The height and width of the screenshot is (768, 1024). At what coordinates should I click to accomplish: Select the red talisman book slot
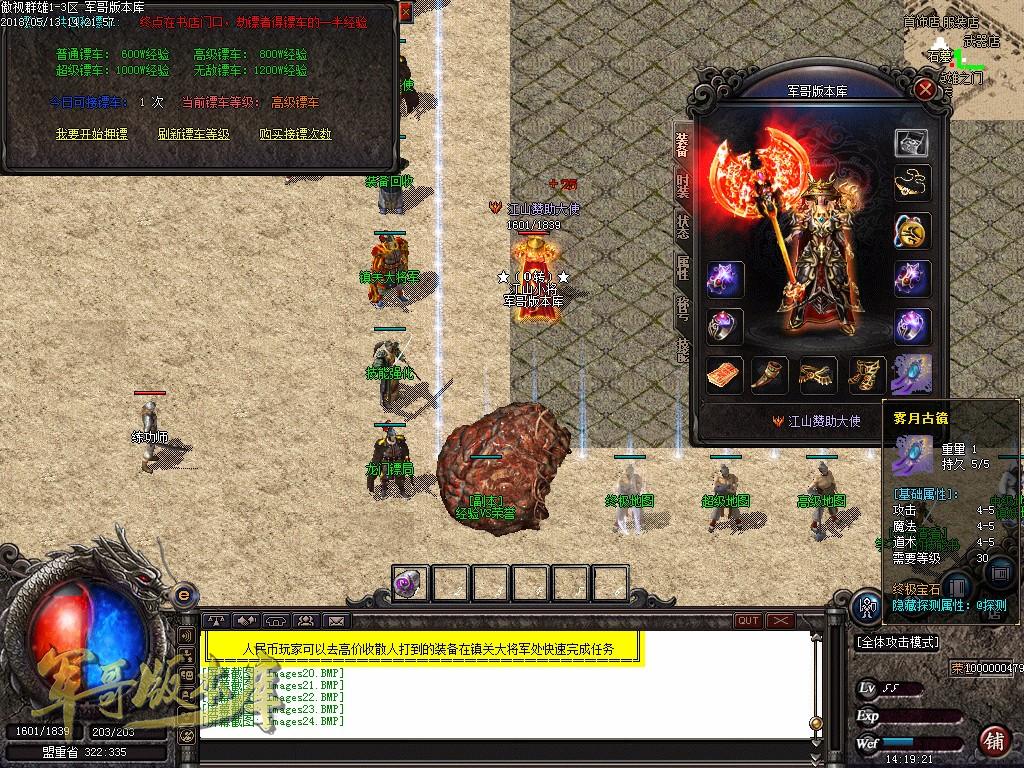(724, 375)
